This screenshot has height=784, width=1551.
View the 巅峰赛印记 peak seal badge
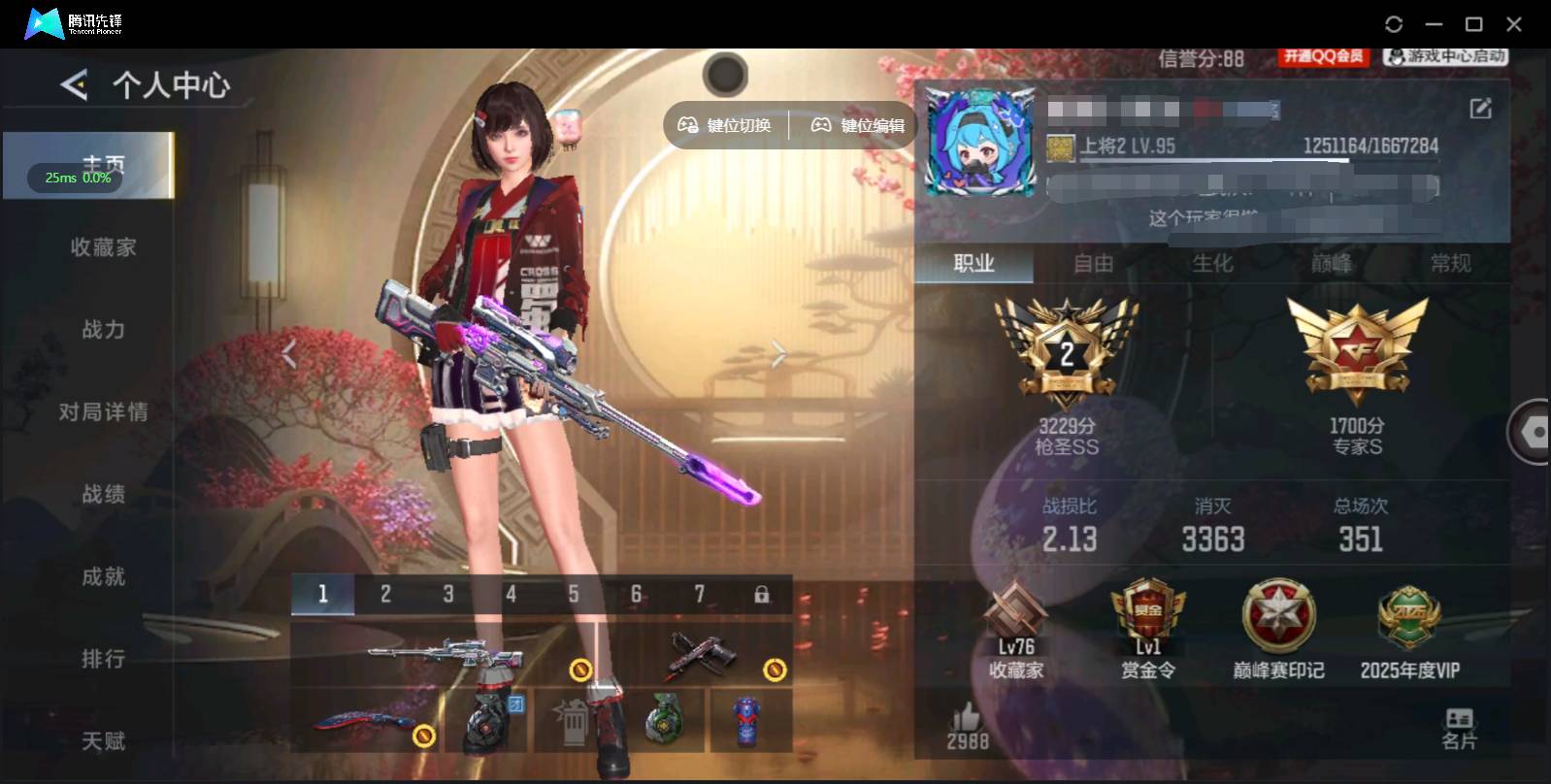(x=1279, y=626)
